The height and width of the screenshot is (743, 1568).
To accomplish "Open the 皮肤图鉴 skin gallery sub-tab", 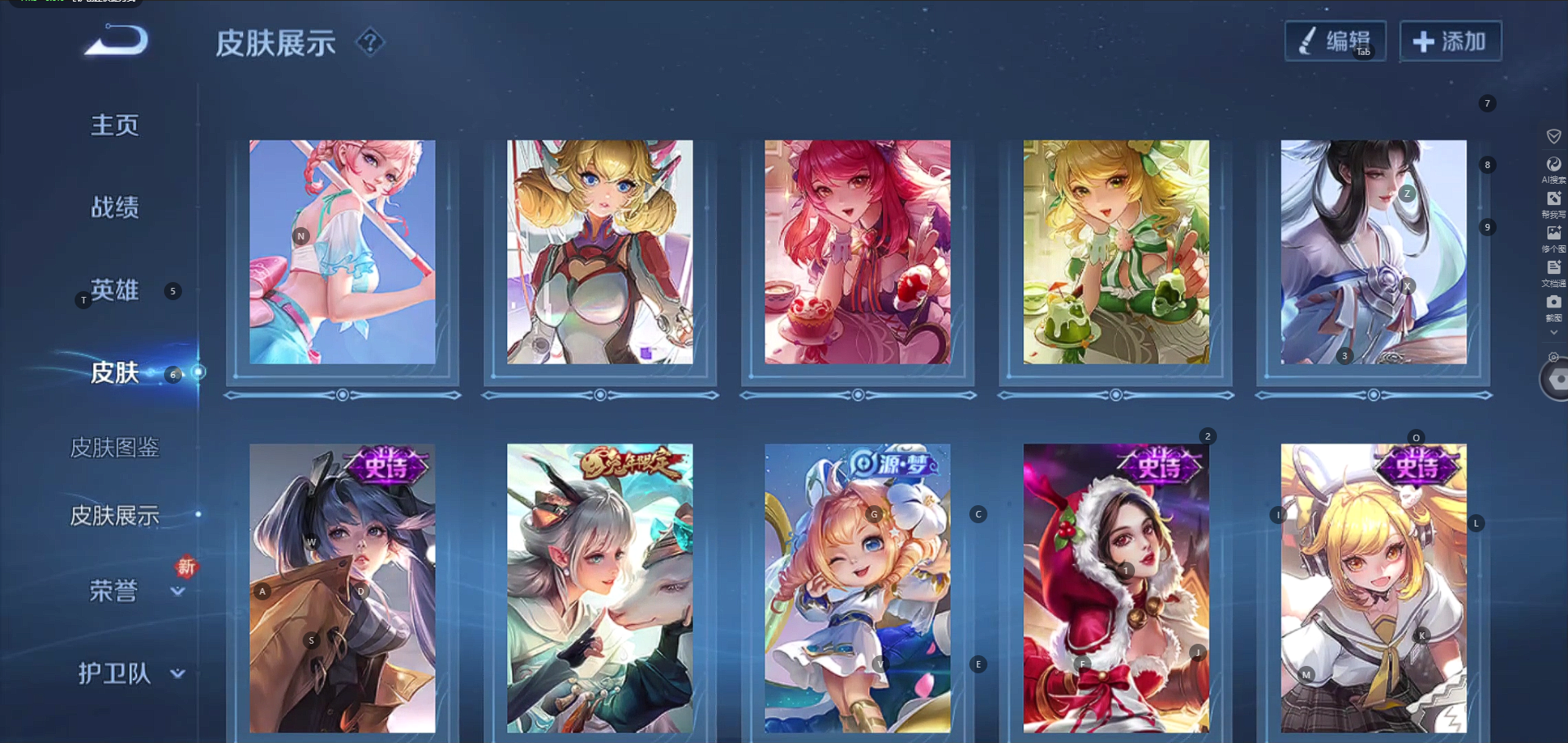I will coord(115,448).
